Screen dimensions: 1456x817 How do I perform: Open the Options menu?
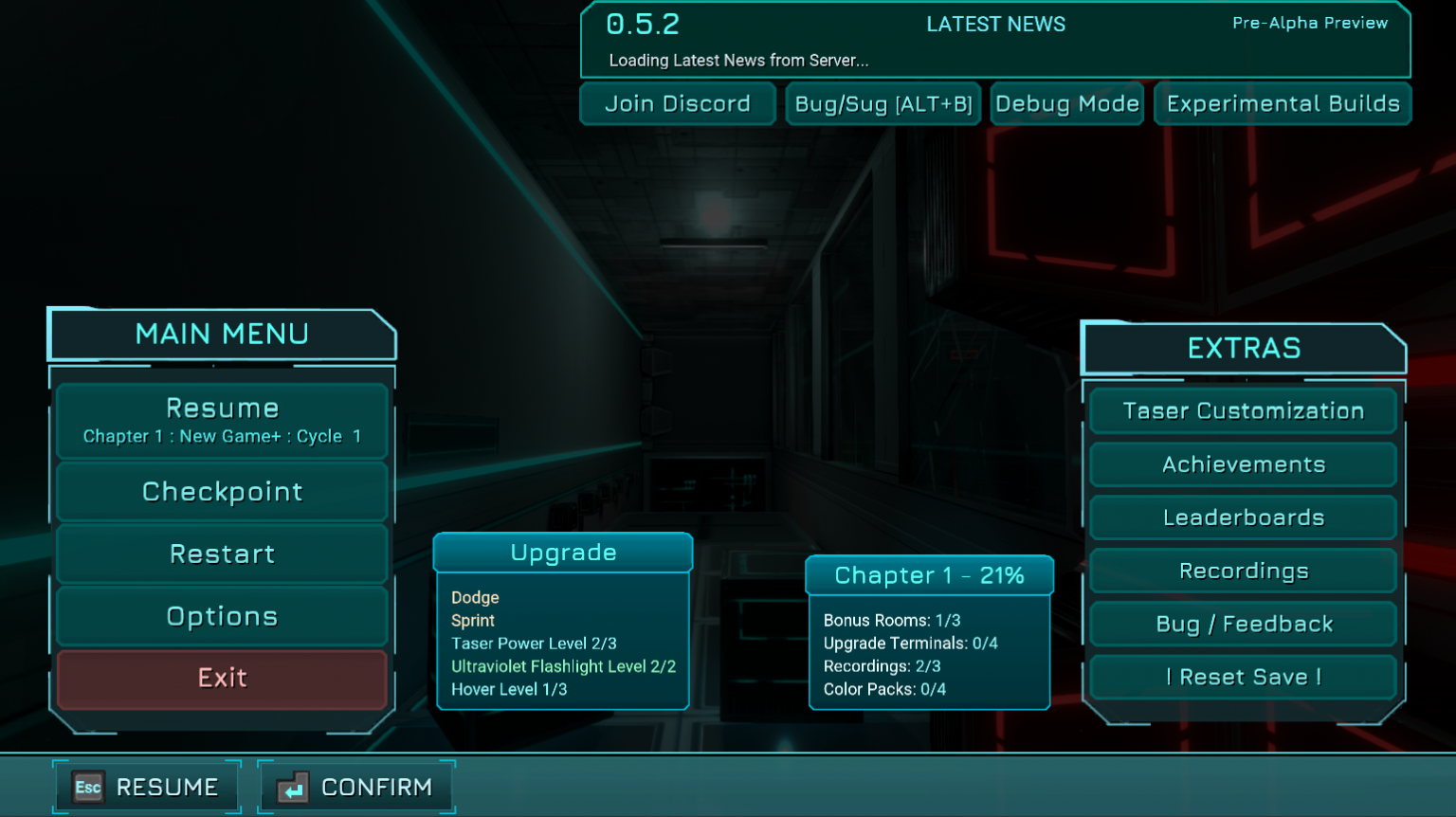coord(221,616)
